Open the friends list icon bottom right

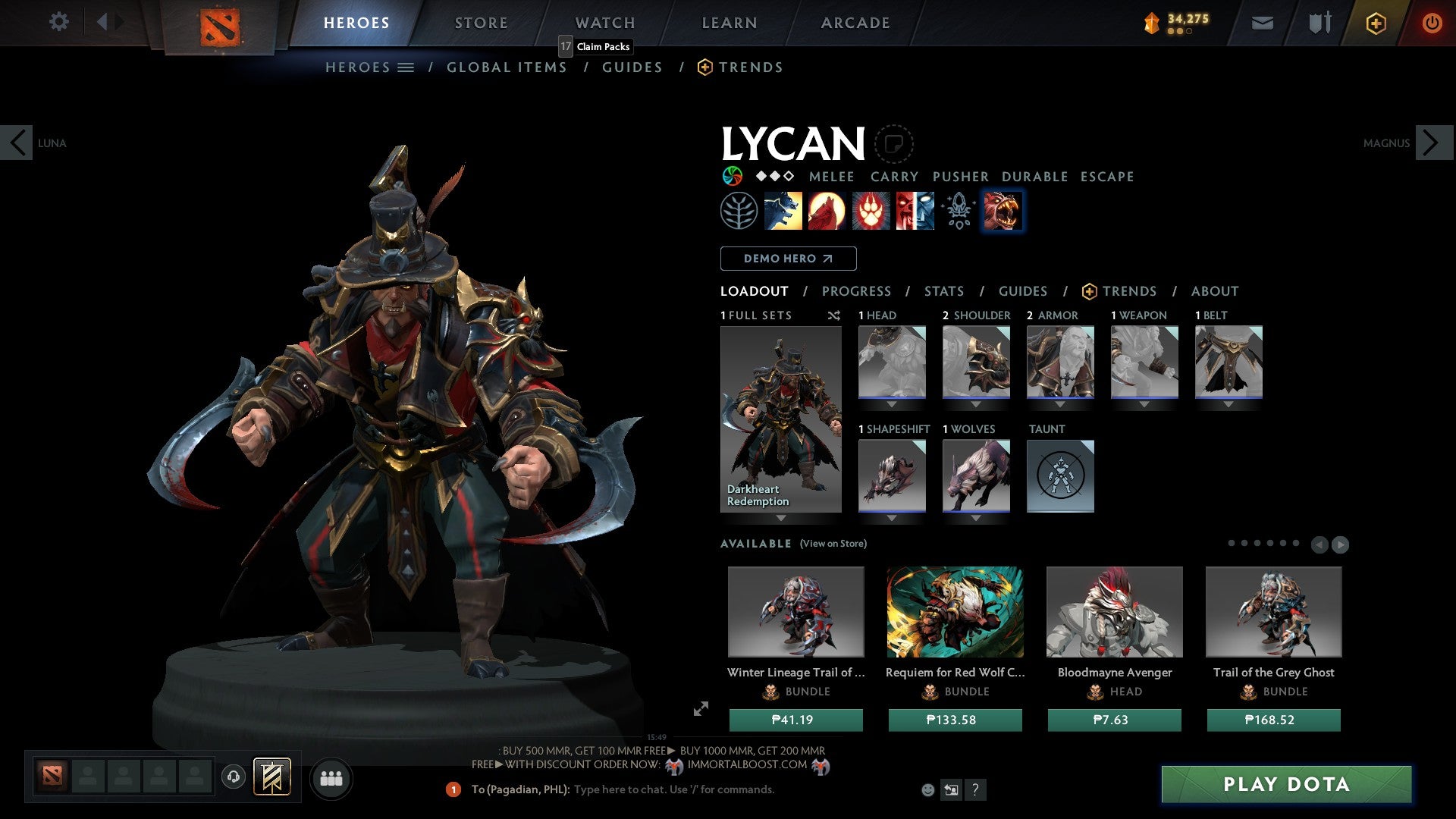331,778
